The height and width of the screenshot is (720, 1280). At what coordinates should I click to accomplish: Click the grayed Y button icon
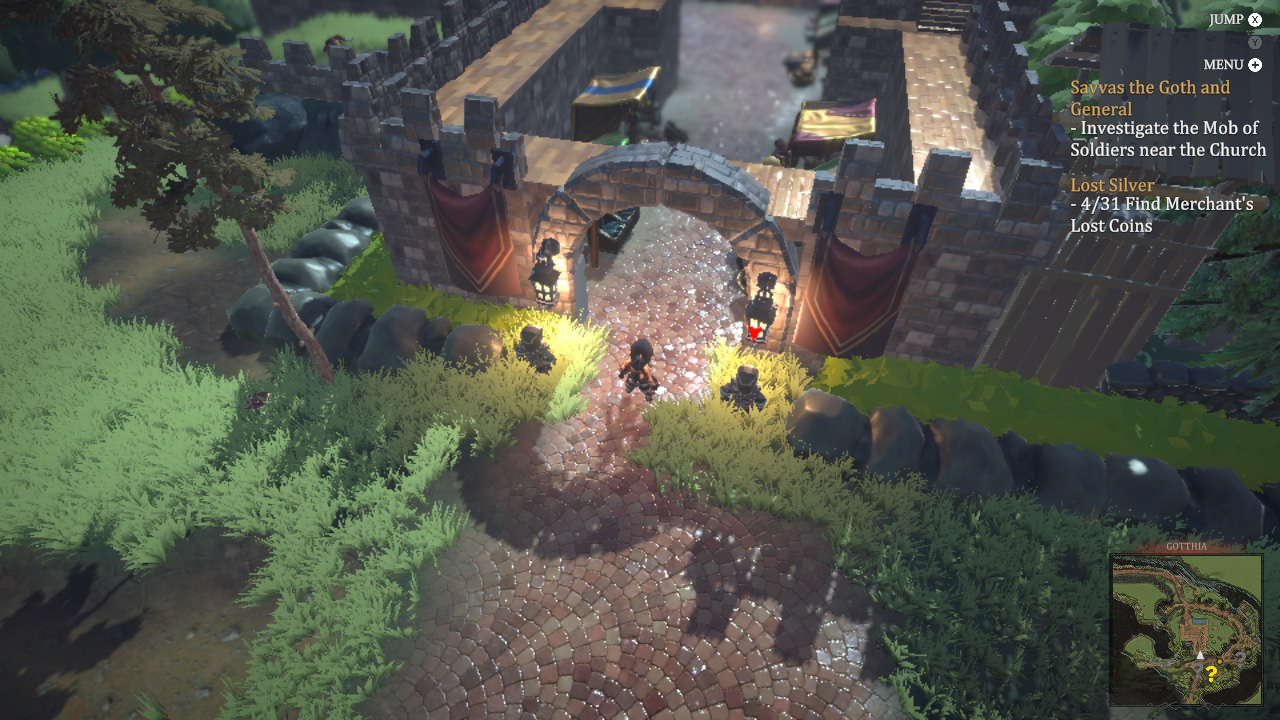click(1253, 42)
